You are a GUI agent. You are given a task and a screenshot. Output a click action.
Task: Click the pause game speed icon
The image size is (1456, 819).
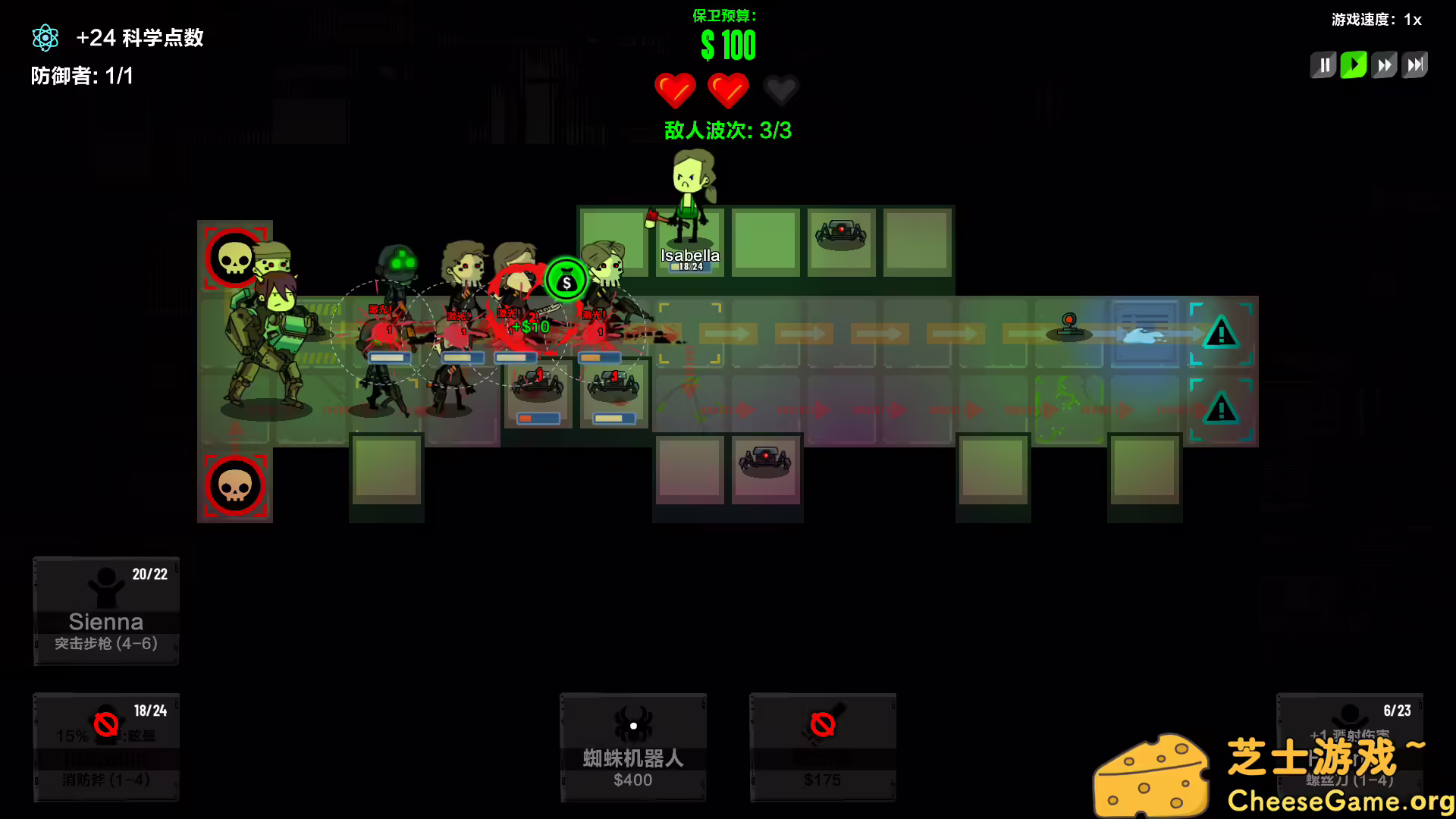pyautogui.click(x=1323, y=64)
